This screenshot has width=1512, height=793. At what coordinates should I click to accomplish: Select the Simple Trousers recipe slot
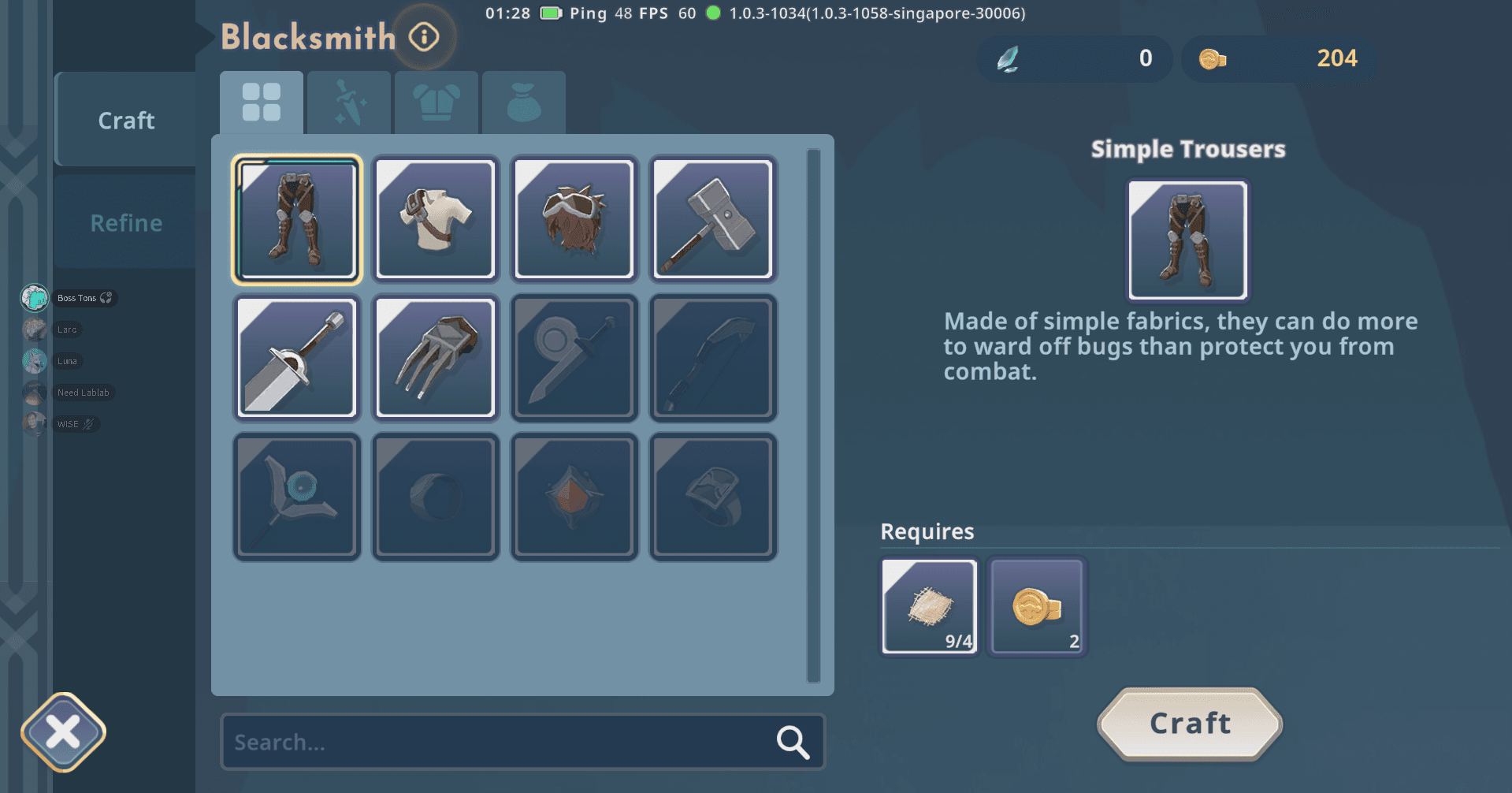point(297,219)
